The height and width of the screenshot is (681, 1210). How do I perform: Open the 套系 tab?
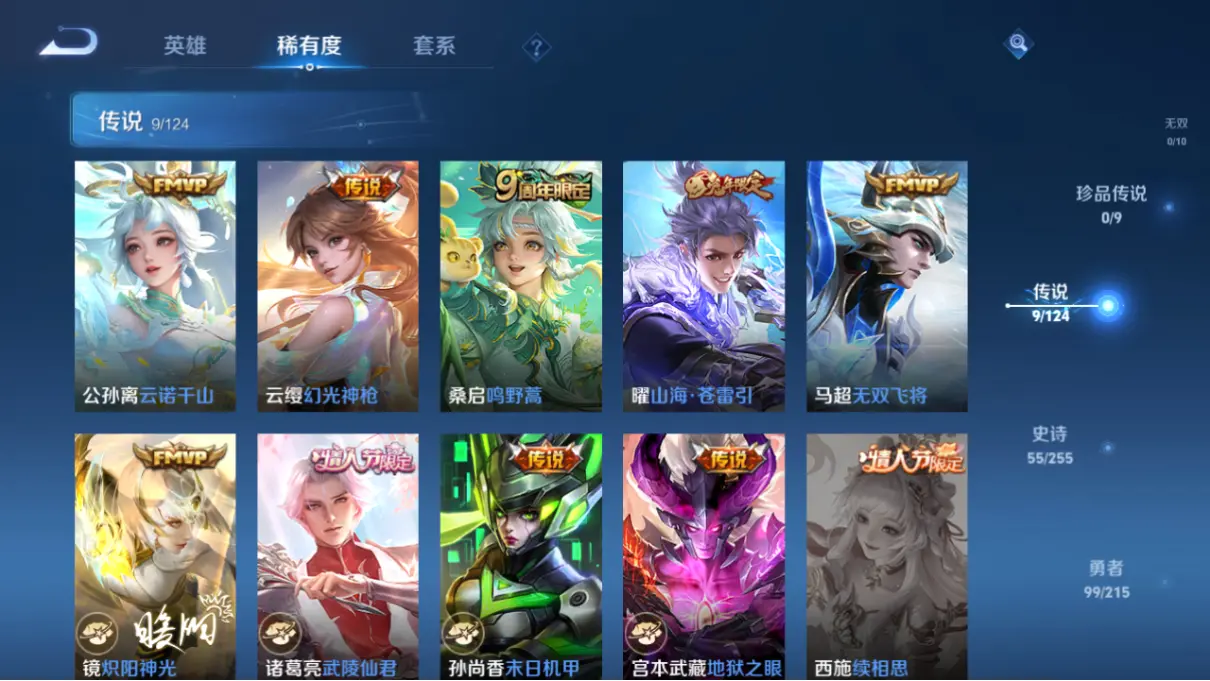point(434,46)
